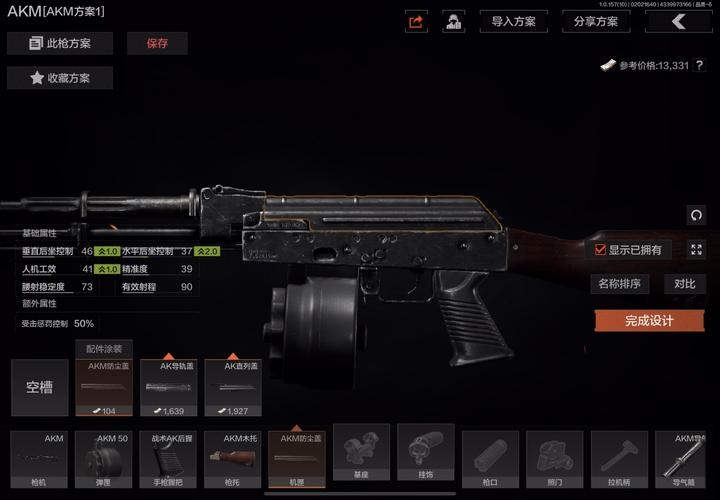Image resolution: width=720 pixels, height=500 pixels.
Task: Toggle the 显示已拥有 checkbox
Action: pyautogui.click(x=600, y=250)
